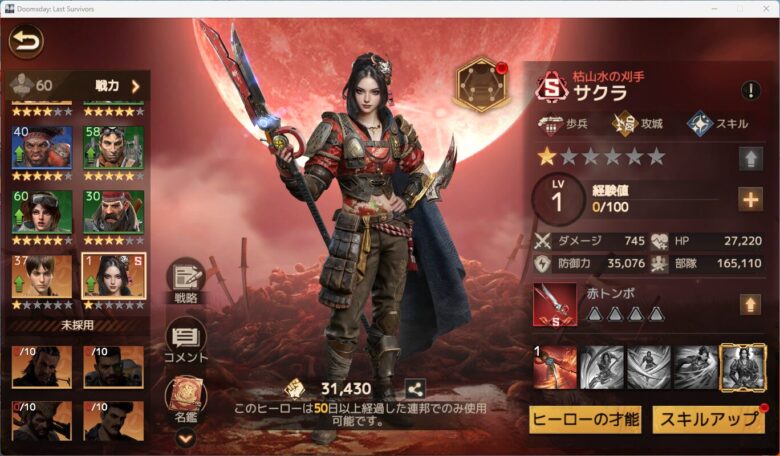Screen dimensions: 780x456
Task: Select the highlighted fifth skill icon
Action: [x=742, y=368]
